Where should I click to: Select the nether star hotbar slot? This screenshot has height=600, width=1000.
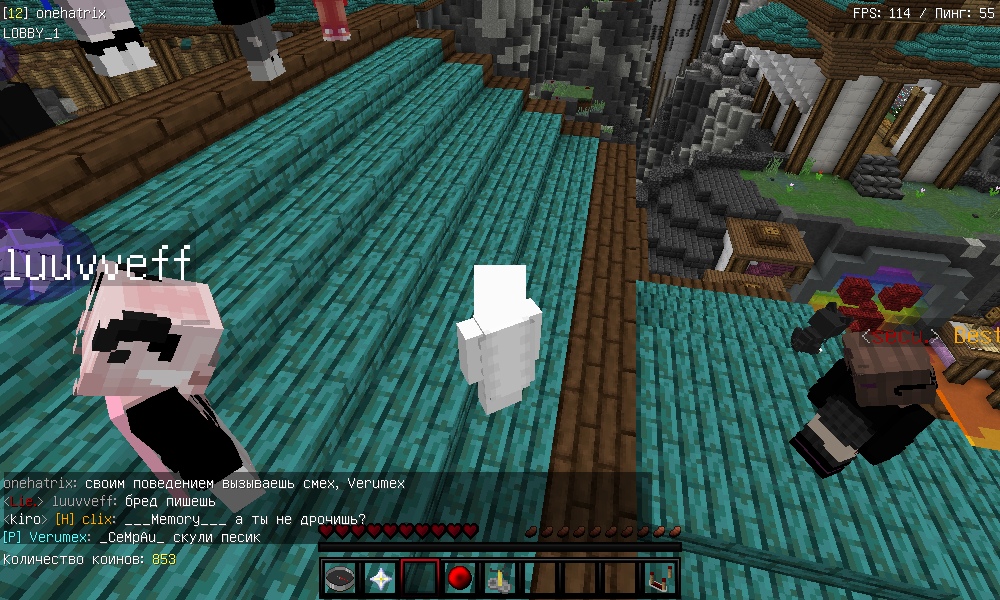tap(381, 578)
